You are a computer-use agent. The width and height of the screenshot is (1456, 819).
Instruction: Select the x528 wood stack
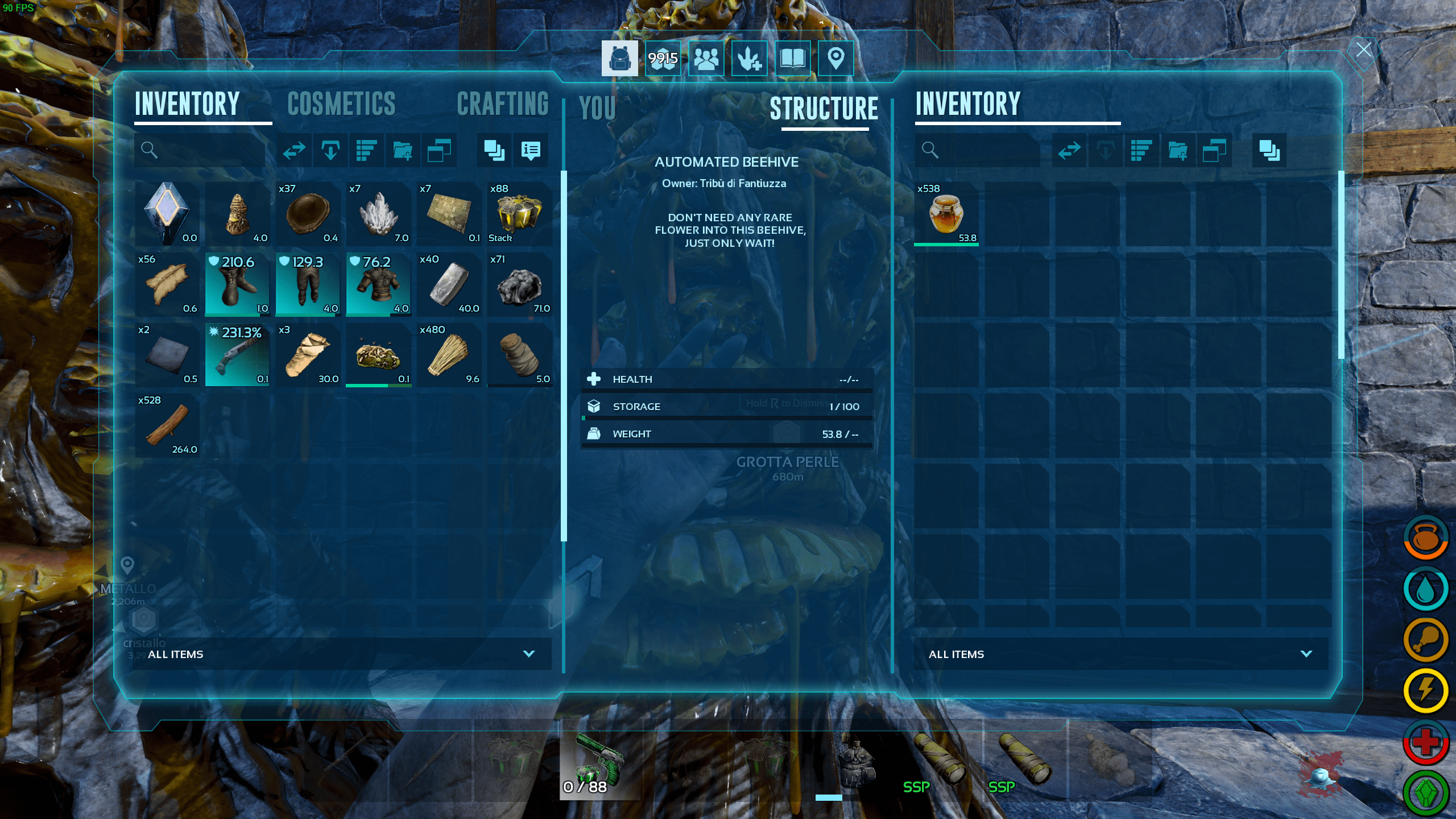167,424
